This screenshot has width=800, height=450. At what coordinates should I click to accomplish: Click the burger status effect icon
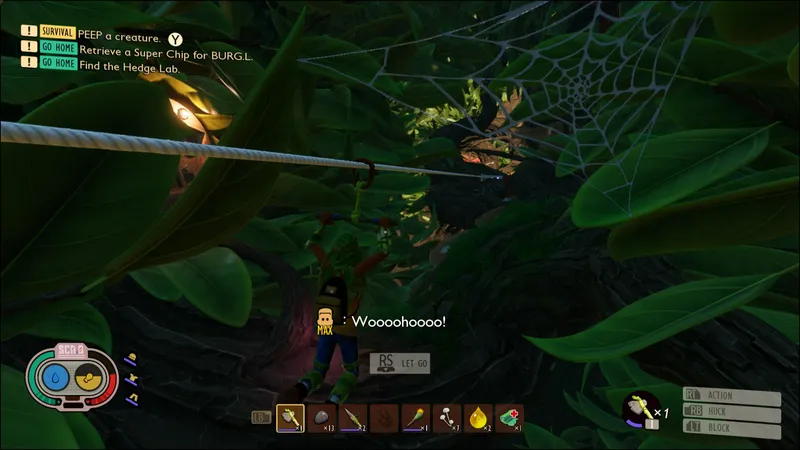[130, 358]
